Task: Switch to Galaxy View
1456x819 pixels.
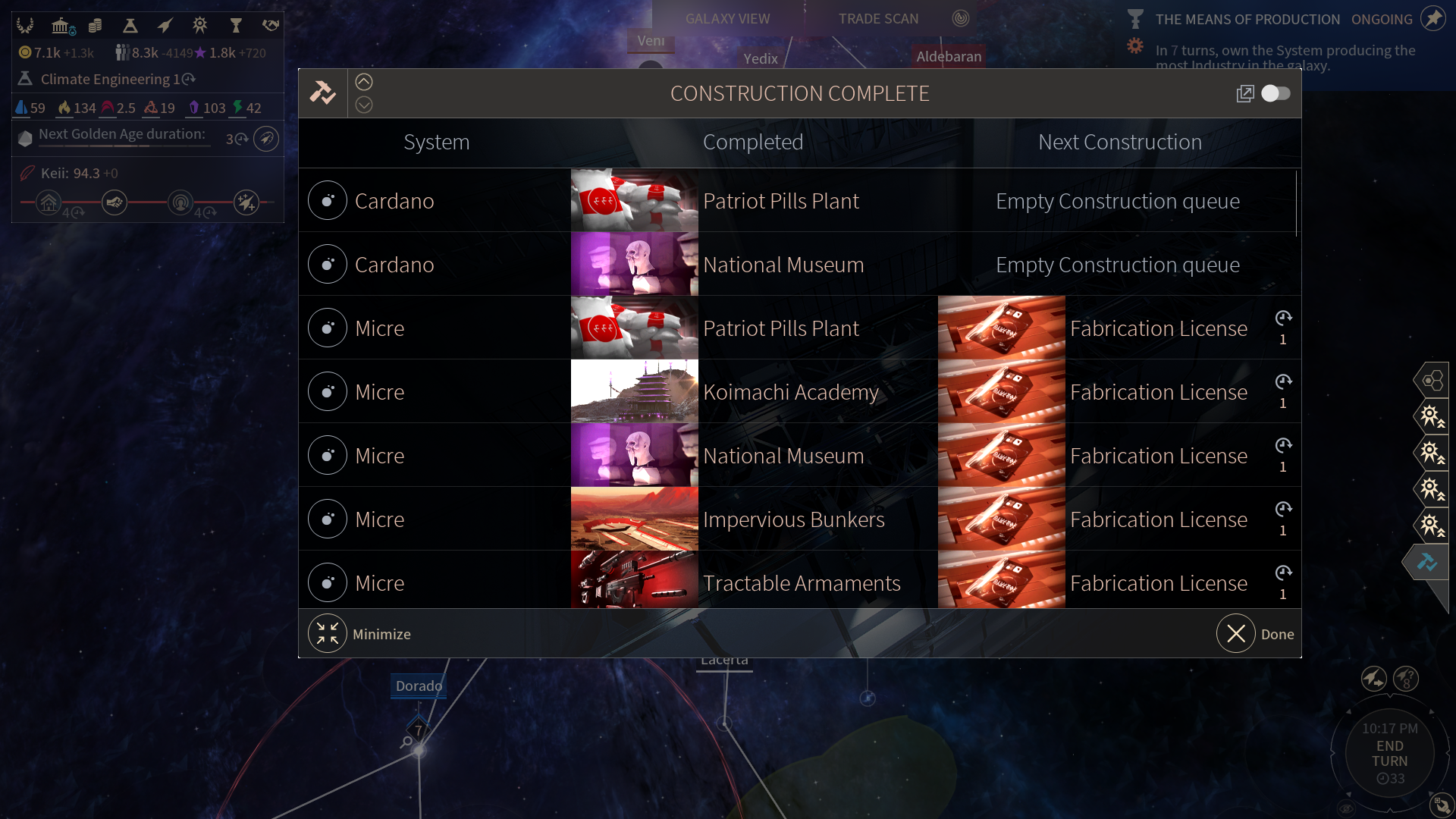Action: tap(727, 19)
